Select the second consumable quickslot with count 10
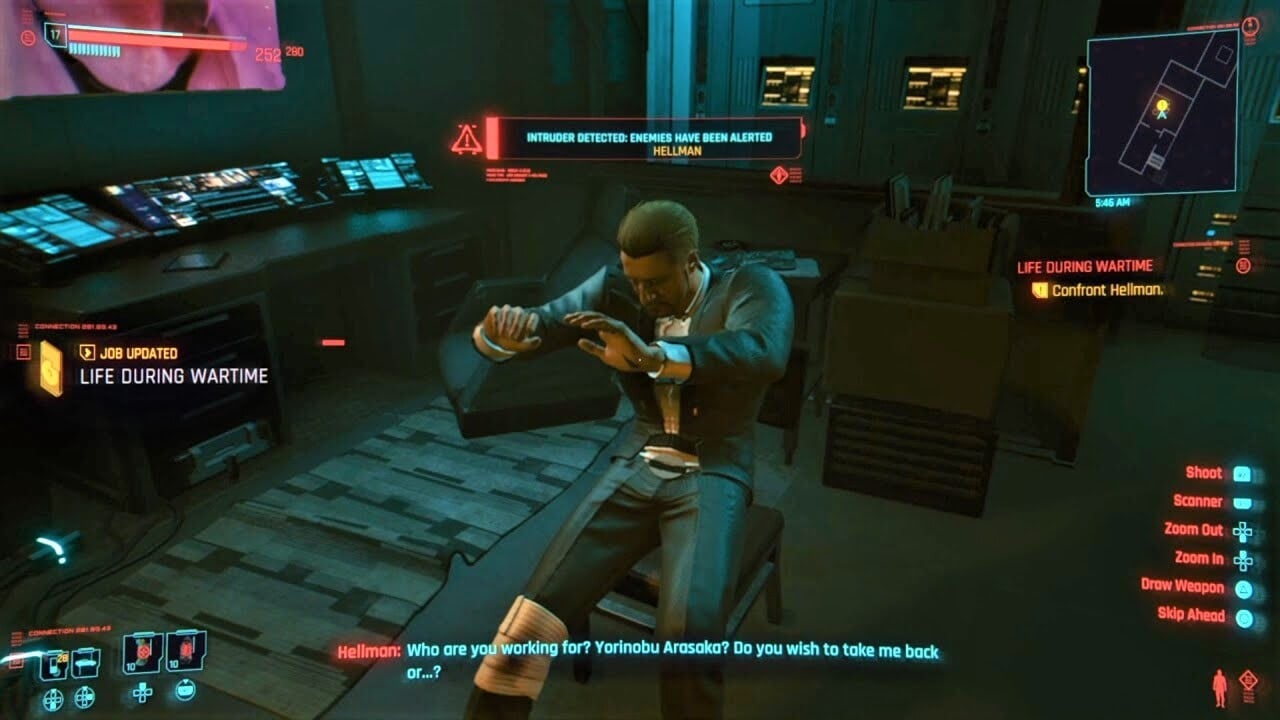 click(184, 653)
